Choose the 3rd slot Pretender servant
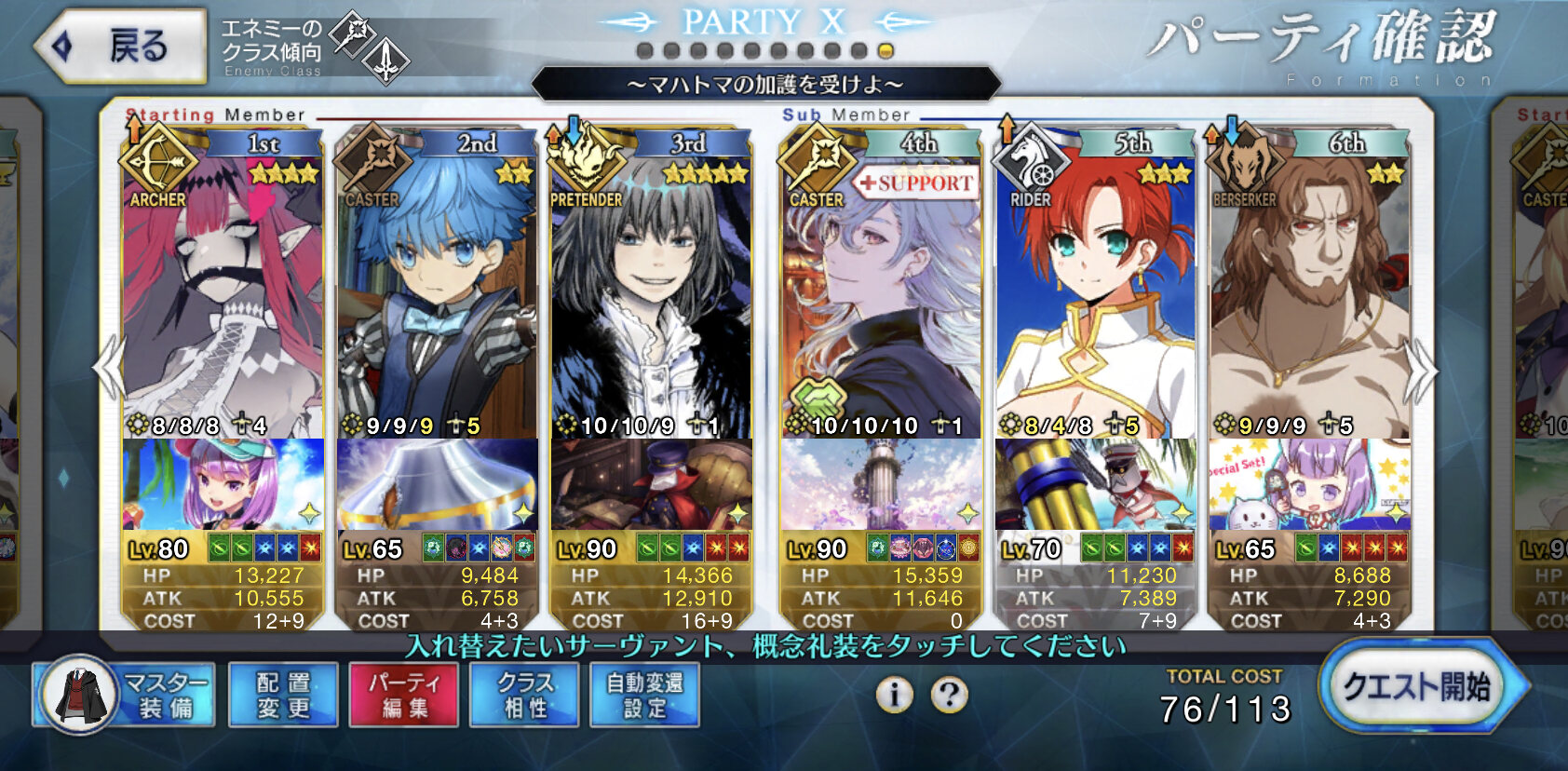The width and height of the screenshot is (1568, 771). 652,298
